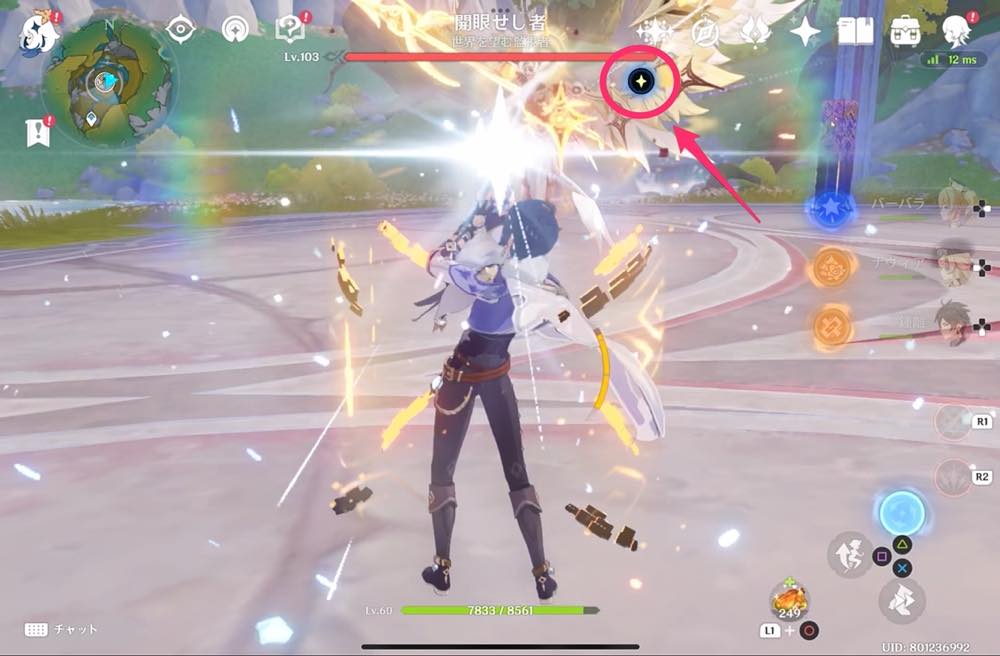Tap the sprint running-figure button

point(849,553)
